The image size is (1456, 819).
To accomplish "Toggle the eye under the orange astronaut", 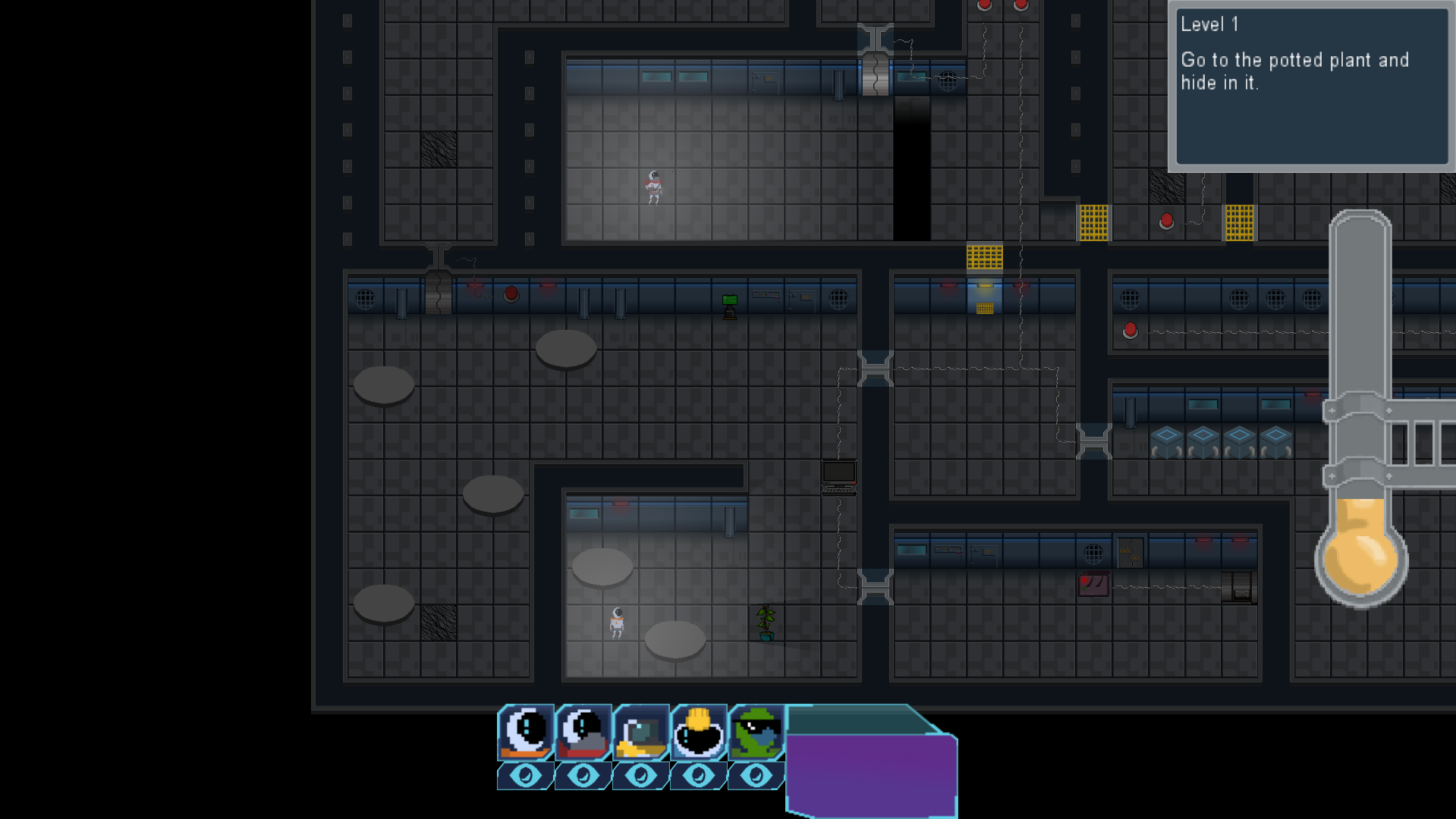I will (526, 776).
